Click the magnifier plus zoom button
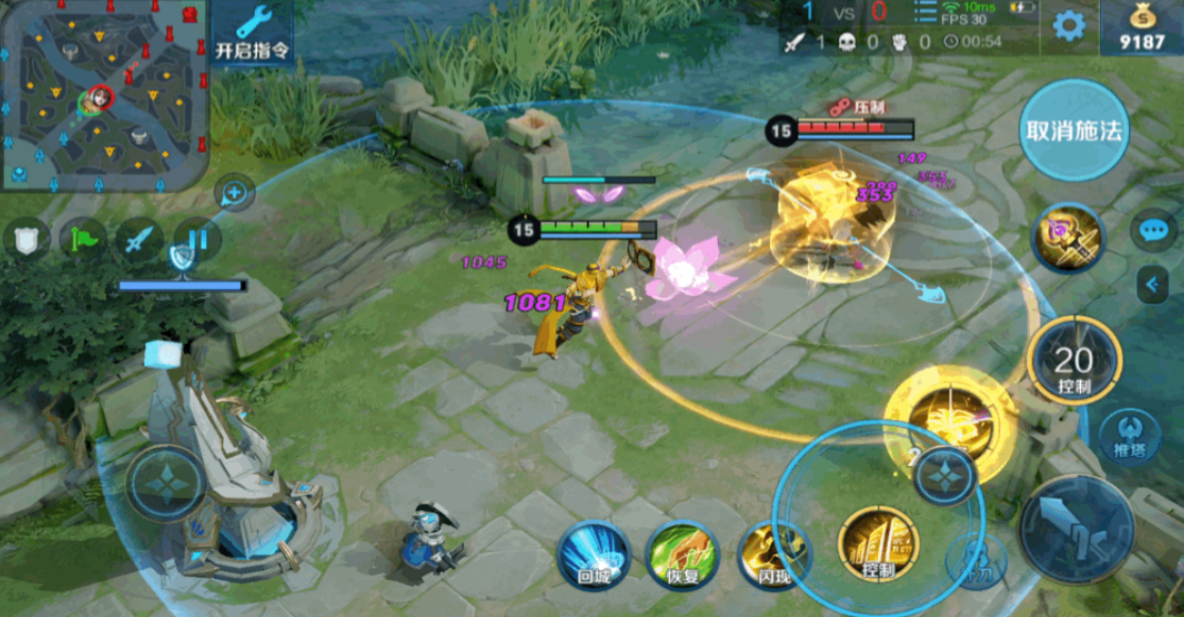Image resolution: width=1184 pixels, height=617 pixels. coord(233,191)
